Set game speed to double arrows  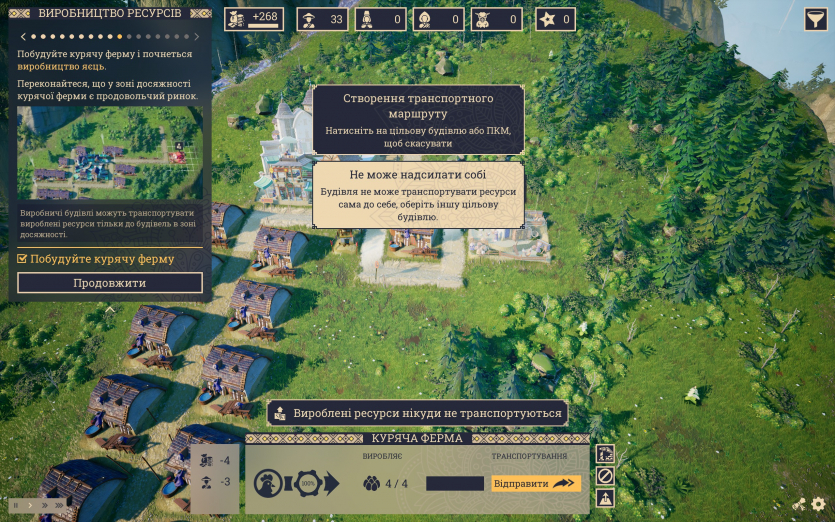[43, 505]
